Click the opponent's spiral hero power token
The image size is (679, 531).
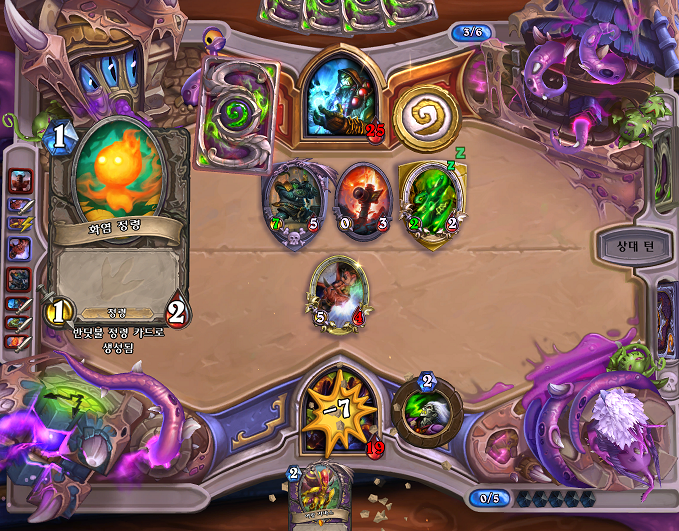(426, 115)
